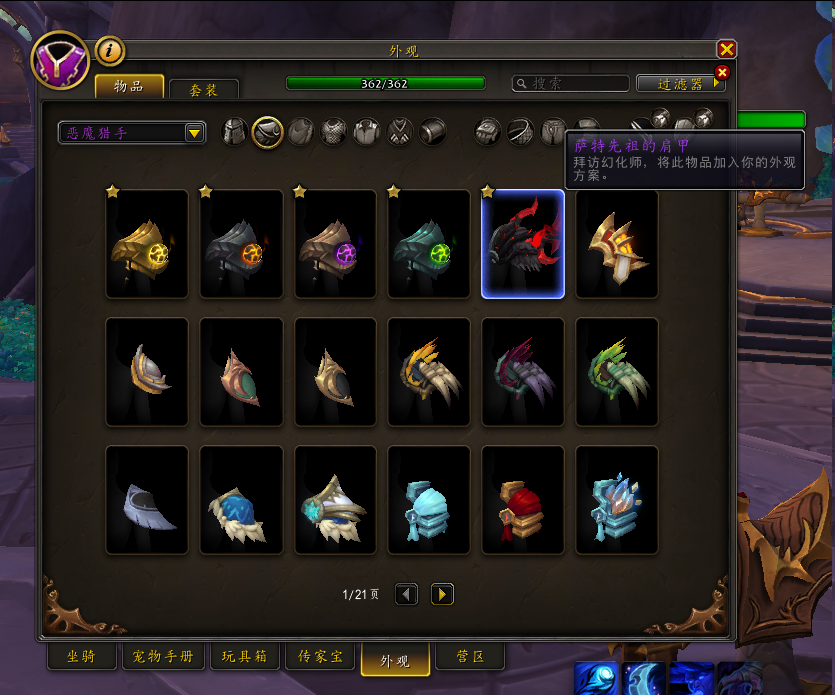This screenshot has height=695, width=835.
Task: Open the 坐骑 mounts tab
Action: [x=81, y=657]
